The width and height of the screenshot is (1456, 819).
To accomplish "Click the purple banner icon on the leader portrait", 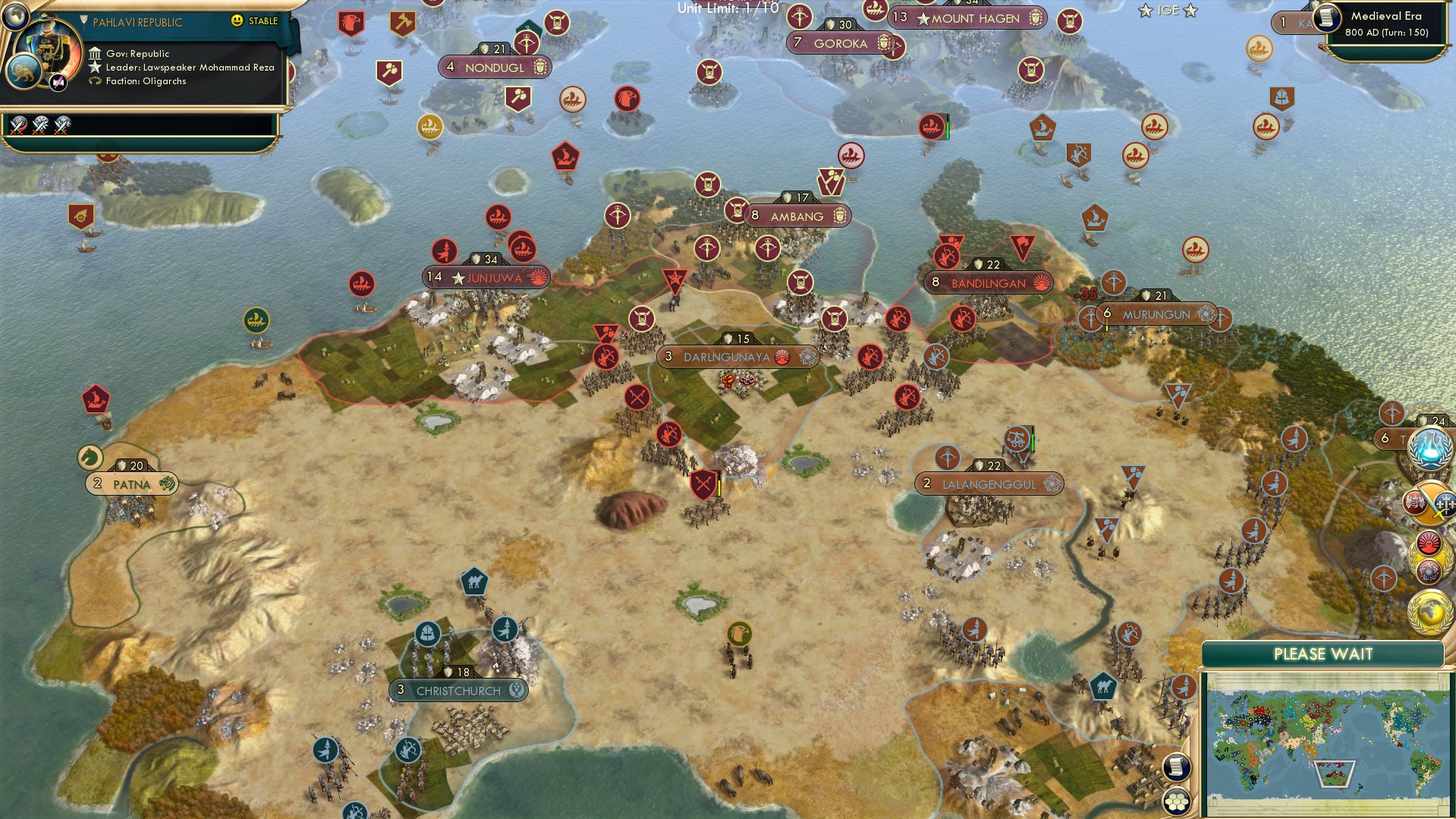I will pyautogui.click(x=58, y=83).
